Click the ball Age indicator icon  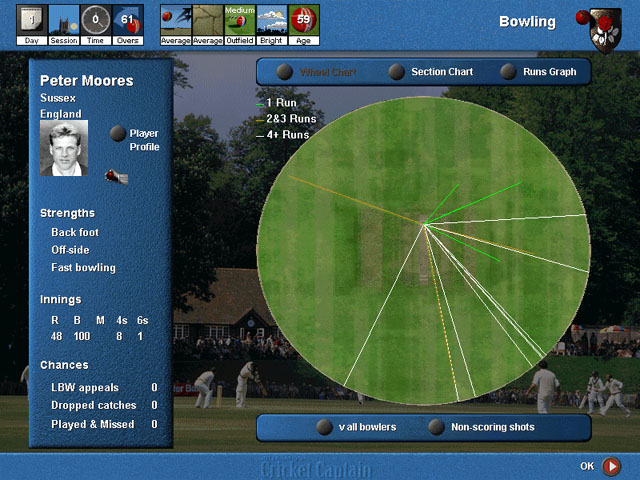304,22
